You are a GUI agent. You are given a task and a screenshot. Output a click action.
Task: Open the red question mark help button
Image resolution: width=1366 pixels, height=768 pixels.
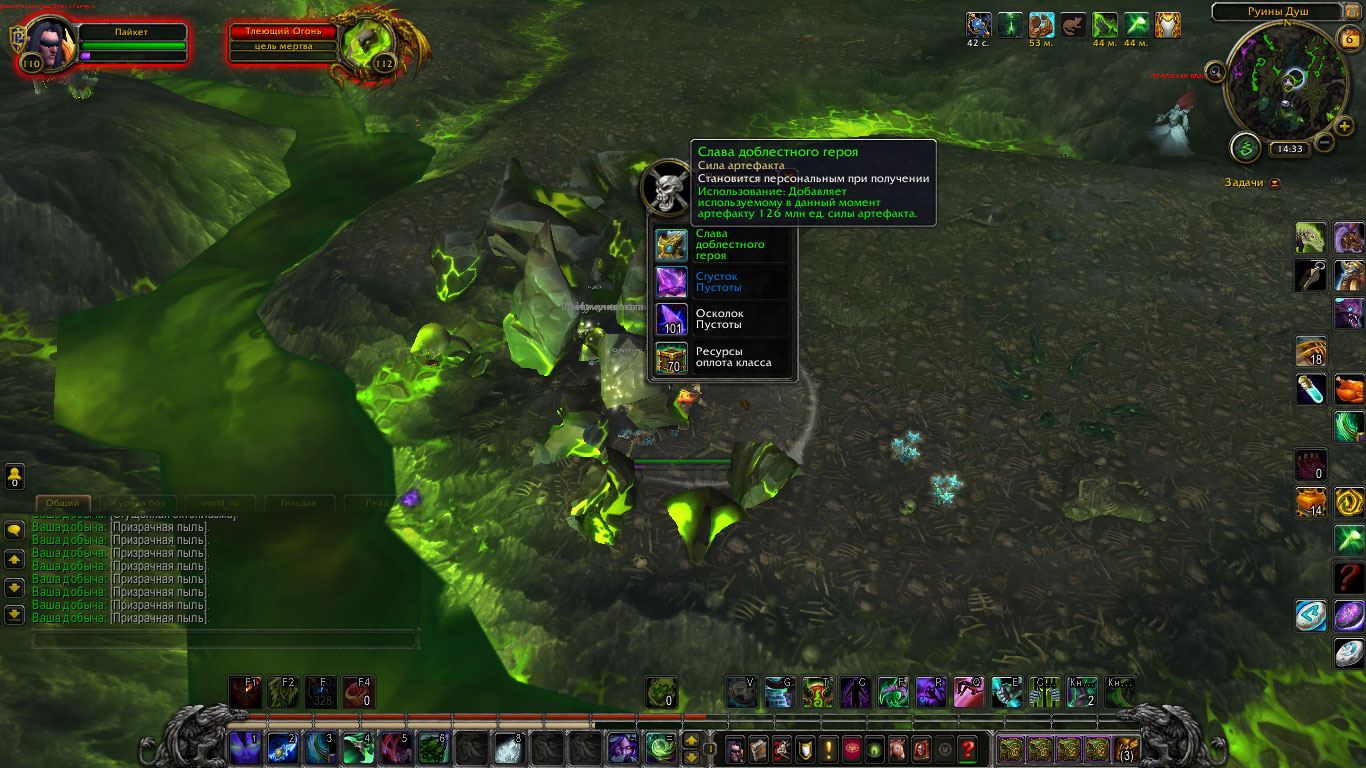click(968, 748)
